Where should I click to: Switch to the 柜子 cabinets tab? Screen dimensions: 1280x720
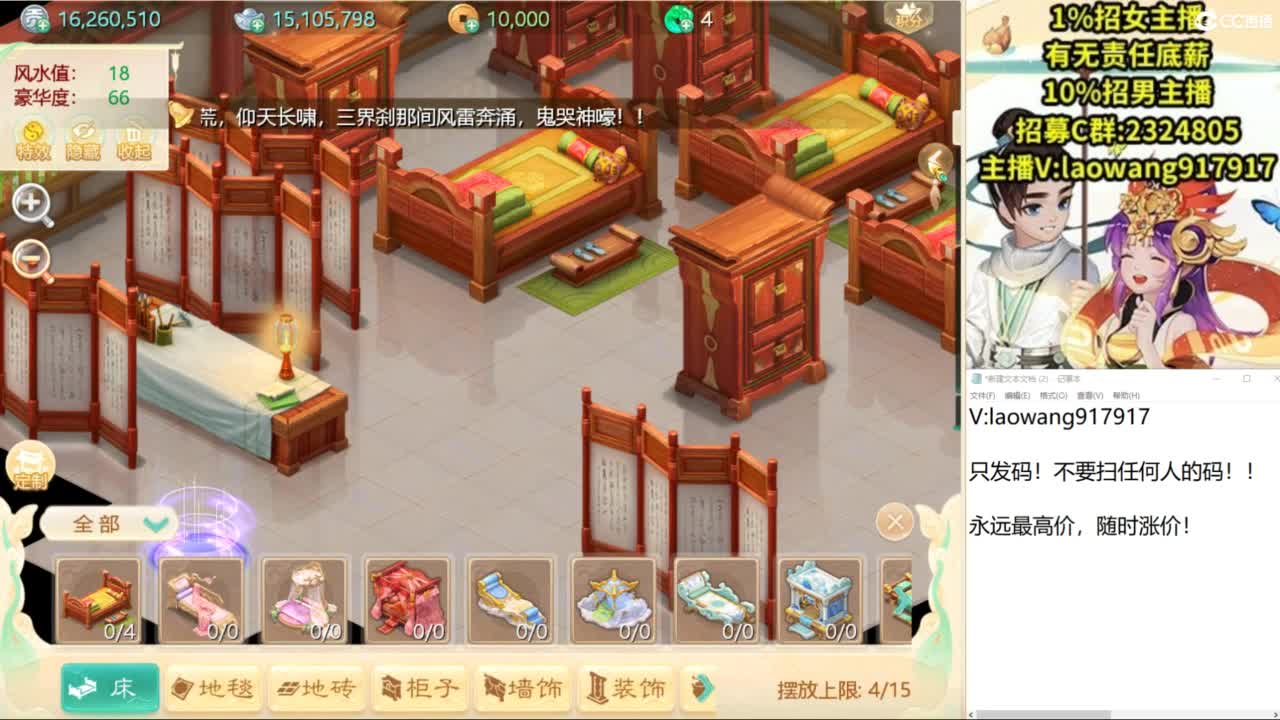point(418,688)
